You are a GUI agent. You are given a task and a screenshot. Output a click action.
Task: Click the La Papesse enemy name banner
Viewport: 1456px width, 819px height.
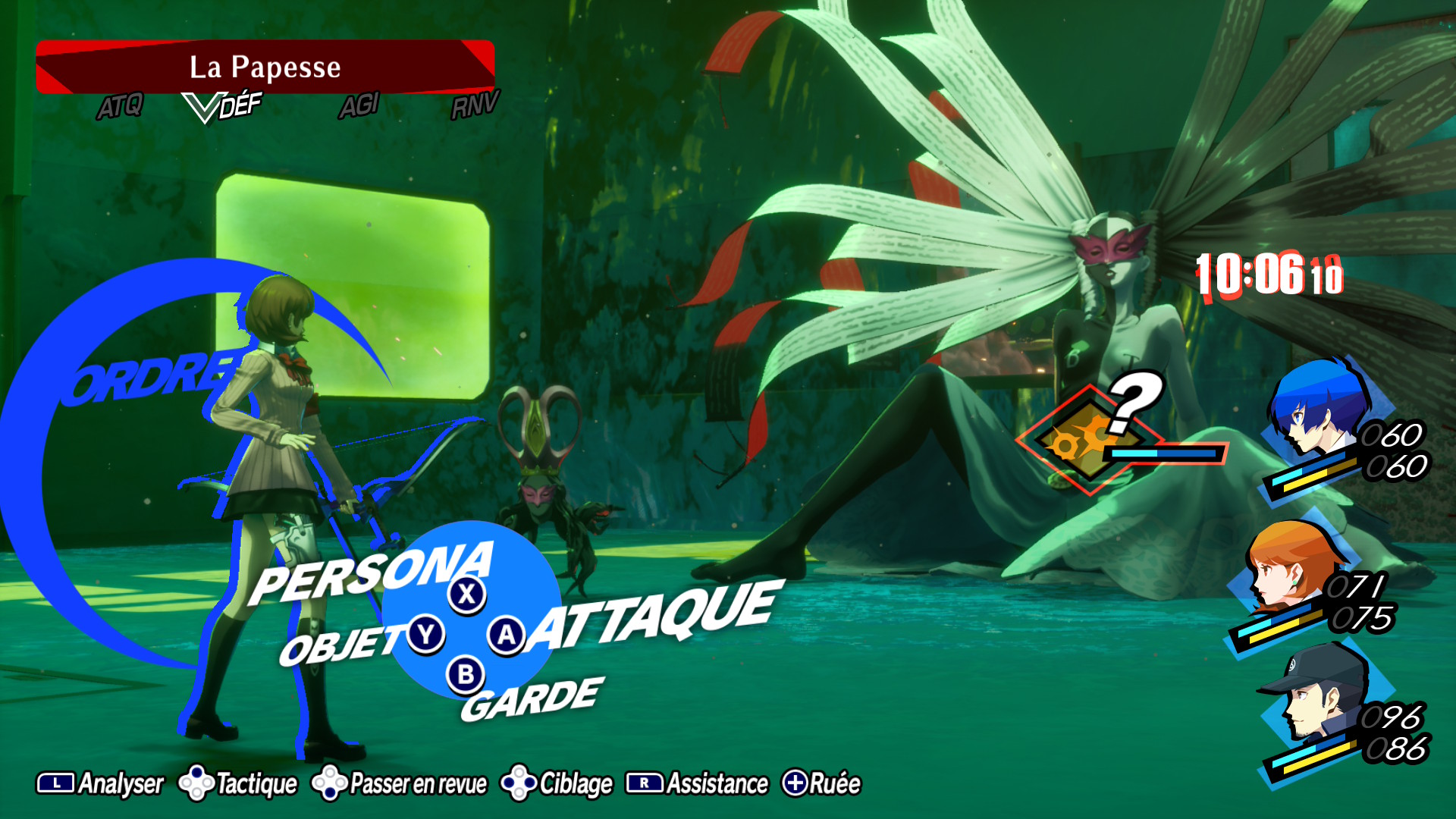click(x=265, y=67)
